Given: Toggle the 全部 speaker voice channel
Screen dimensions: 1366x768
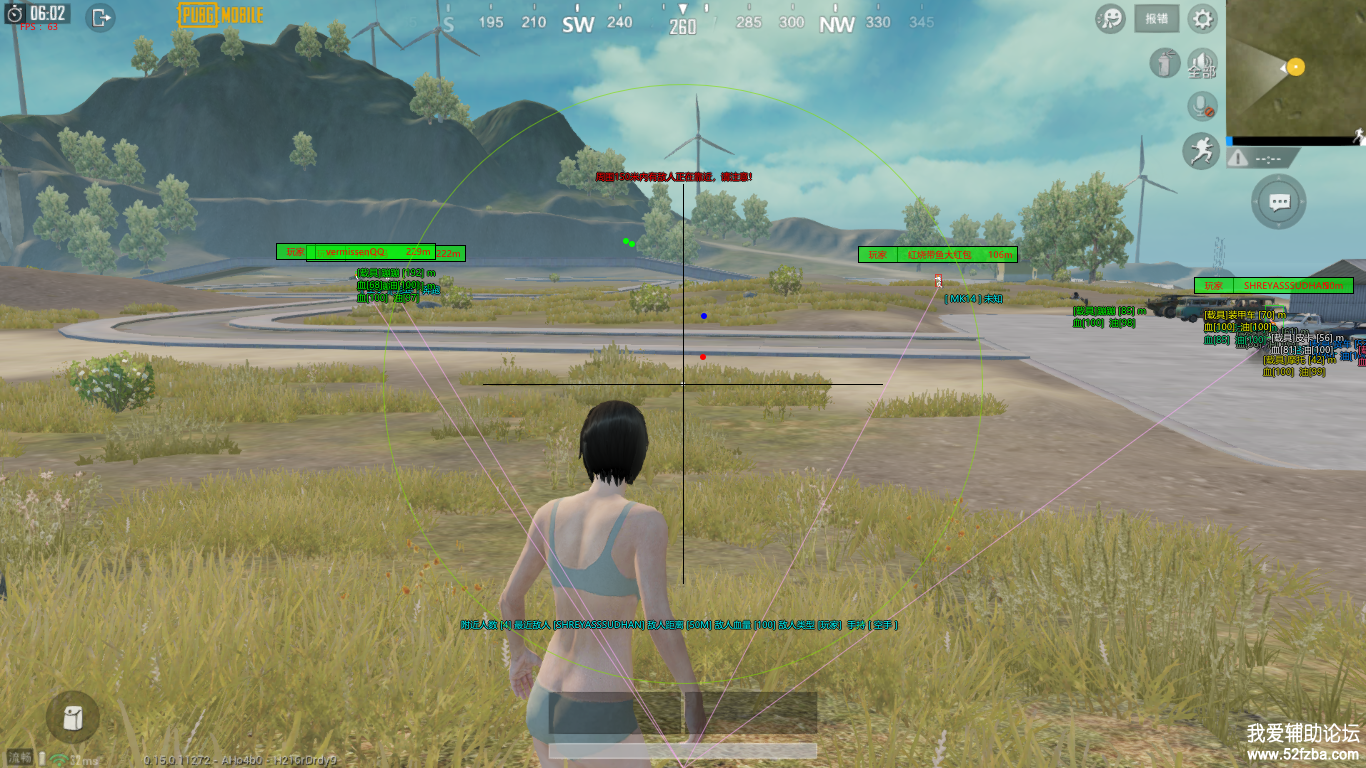Looking at the screenshot, I should point(1202,64).
